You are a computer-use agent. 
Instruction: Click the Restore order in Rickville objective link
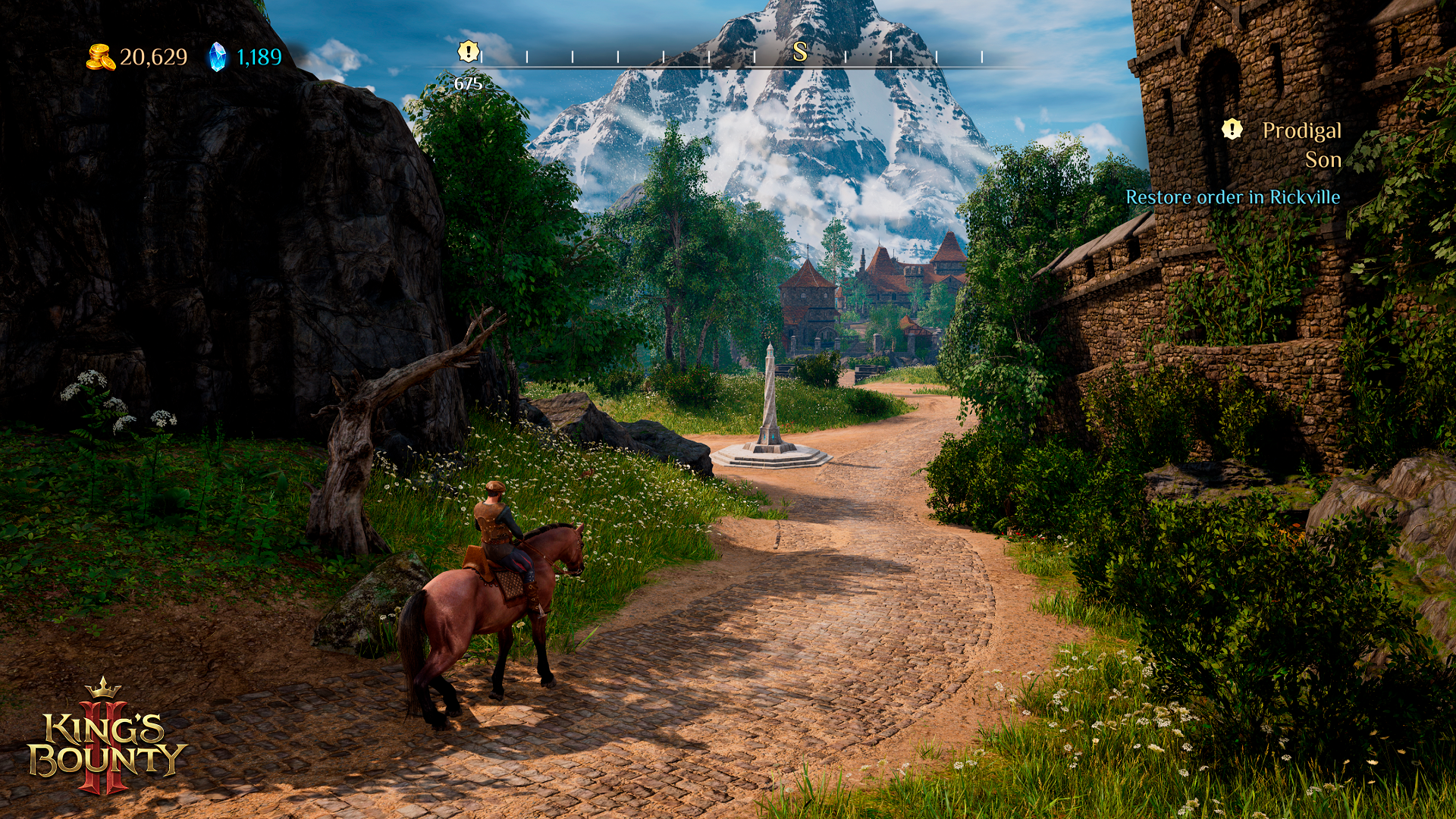[1233, 196]
